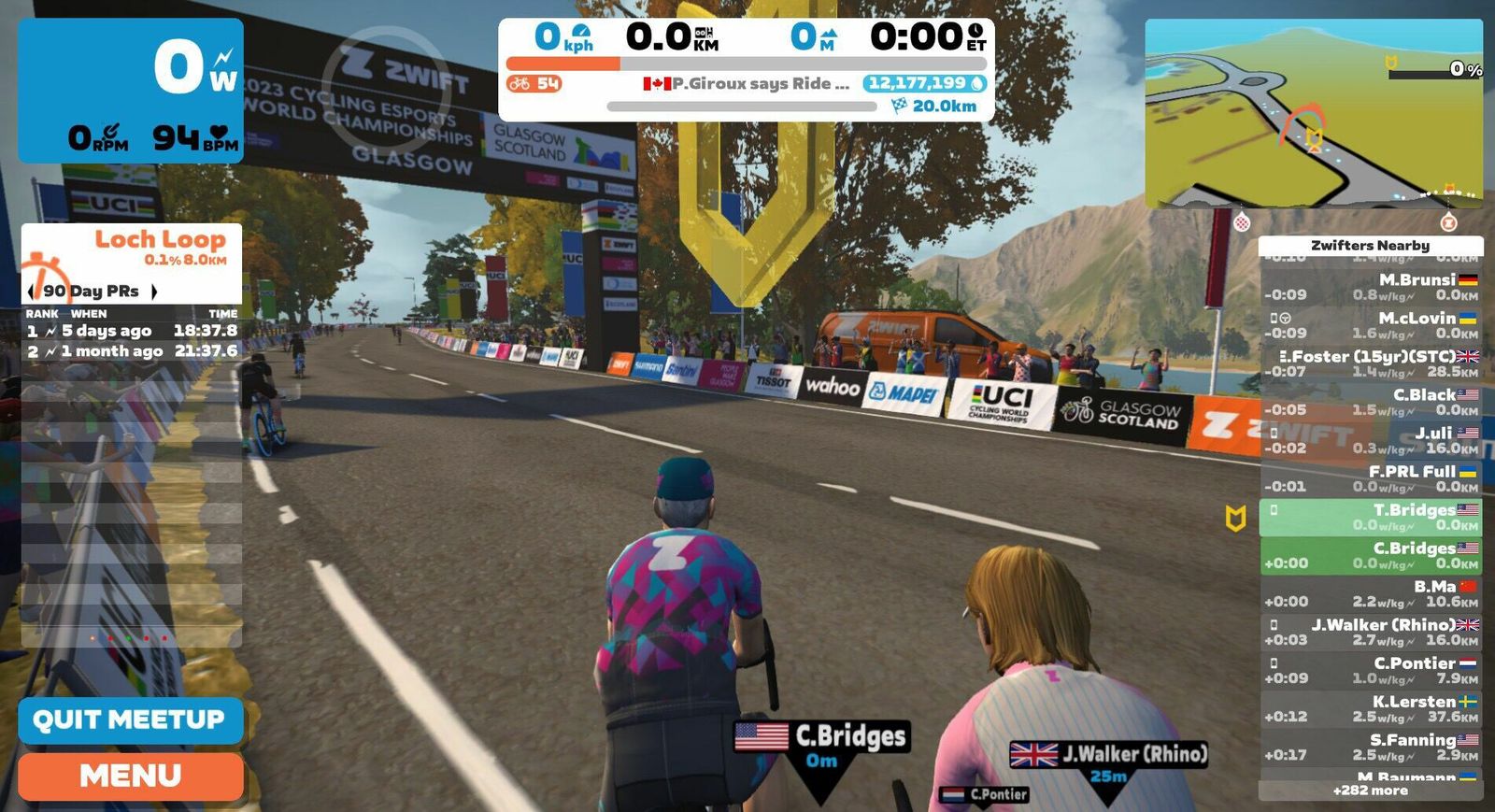Select highlighted T.Bridges row
Viewport: 1495px width, 812px height.
[1371, 517]
